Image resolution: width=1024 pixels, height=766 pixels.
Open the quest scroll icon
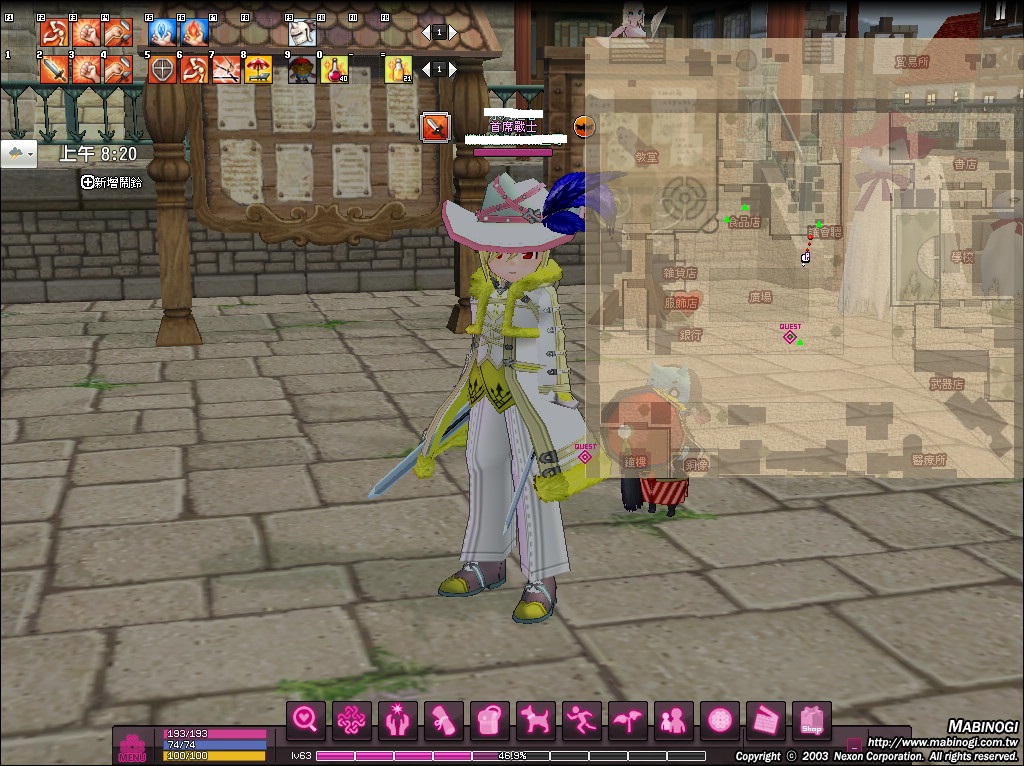coord(444,719)
